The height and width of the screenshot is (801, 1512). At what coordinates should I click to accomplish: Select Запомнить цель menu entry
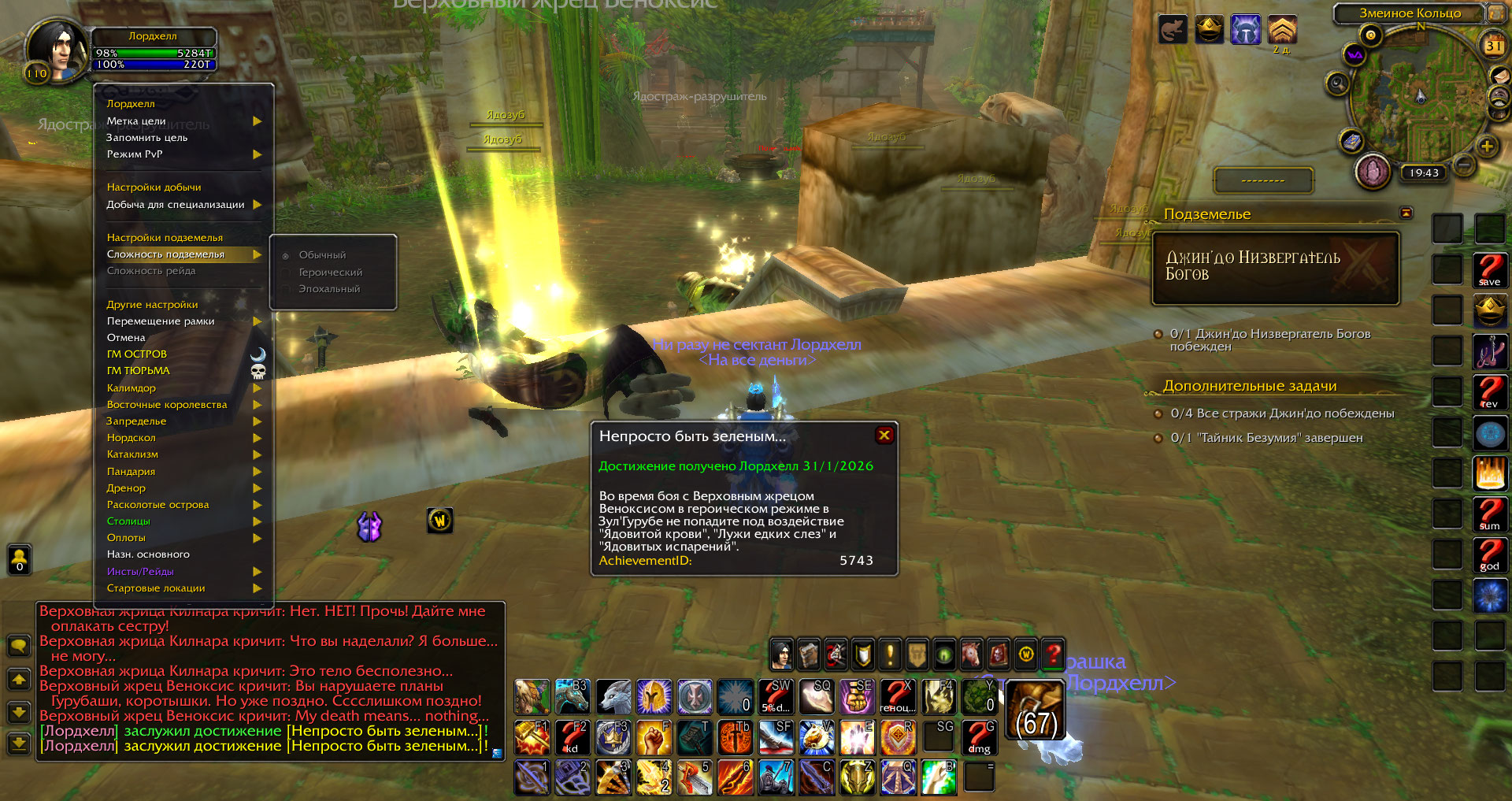click(x=147, y=138)
